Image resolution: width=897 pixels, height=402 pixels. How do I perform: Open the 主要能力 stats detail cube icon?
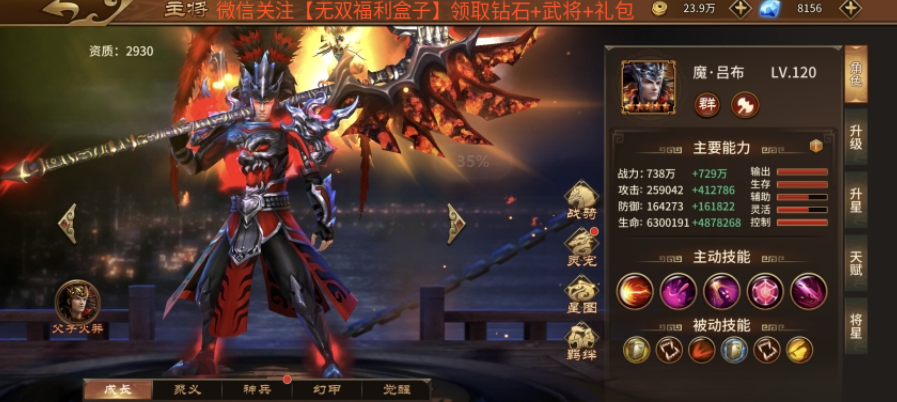815,146
